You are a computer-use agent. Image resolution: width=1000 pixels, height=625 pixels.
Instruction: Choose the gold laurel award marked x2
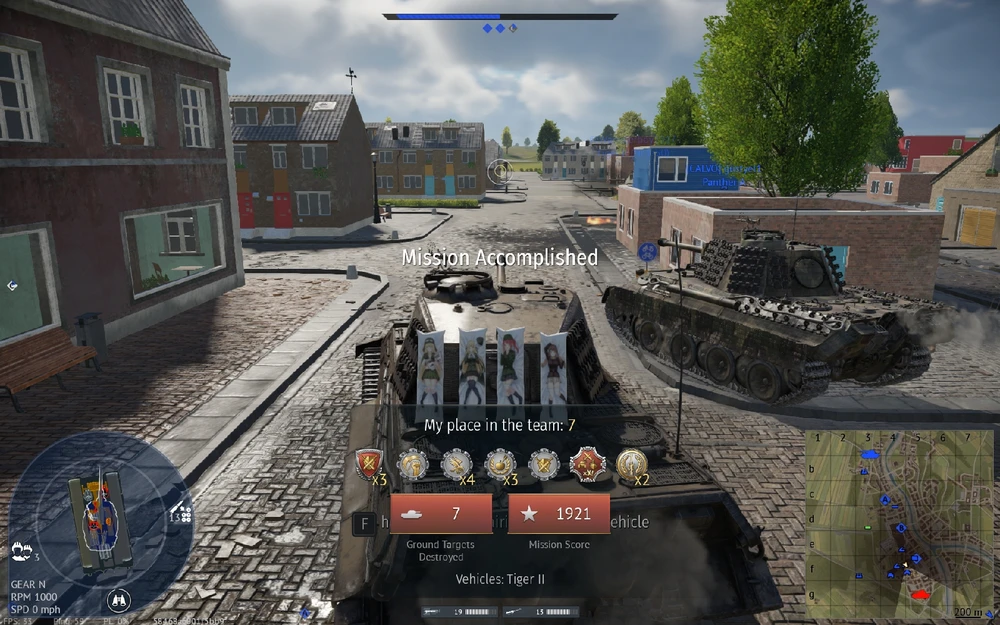click(x=631, y=463)
